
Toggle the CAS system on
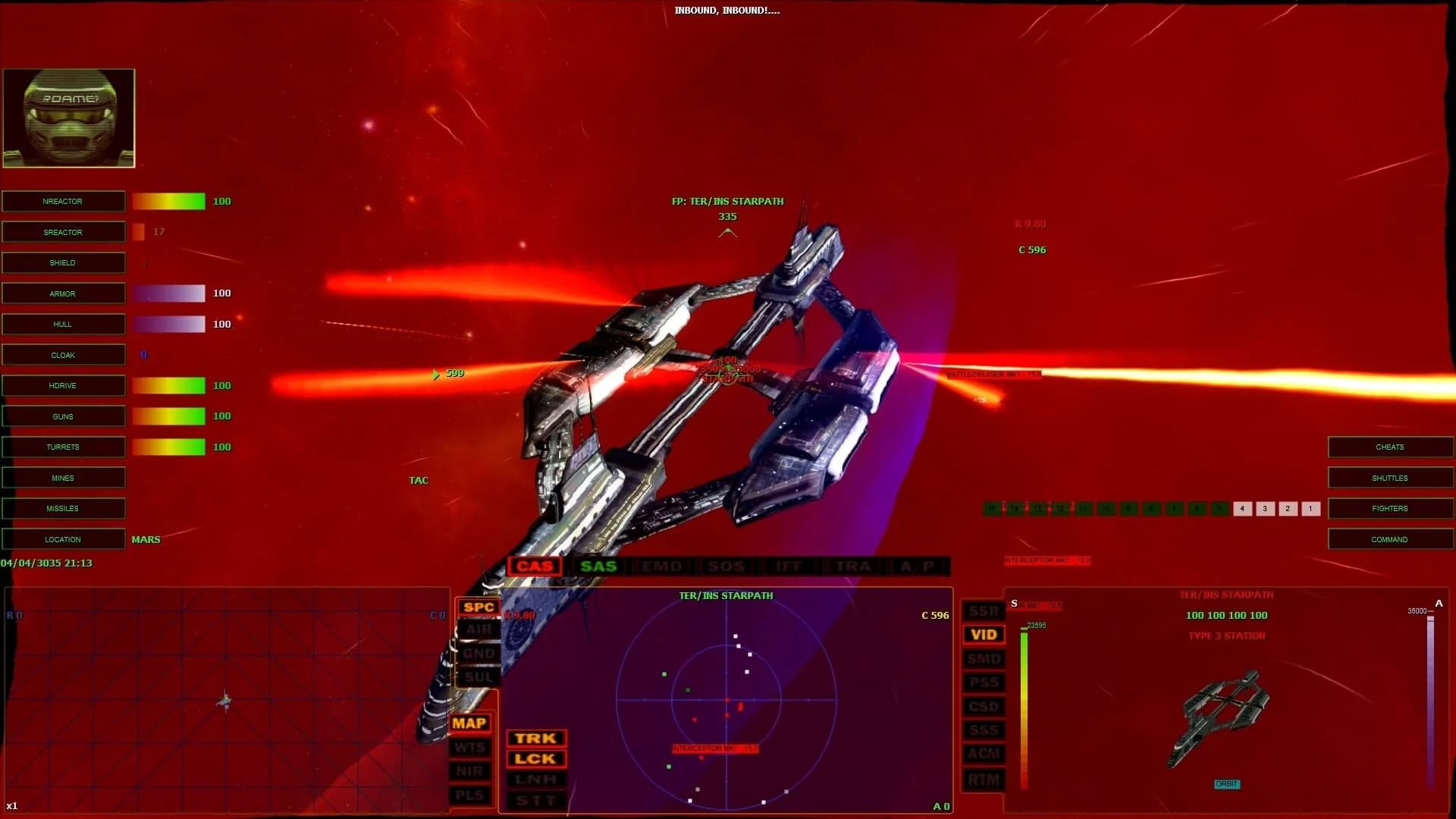(535, 566)
